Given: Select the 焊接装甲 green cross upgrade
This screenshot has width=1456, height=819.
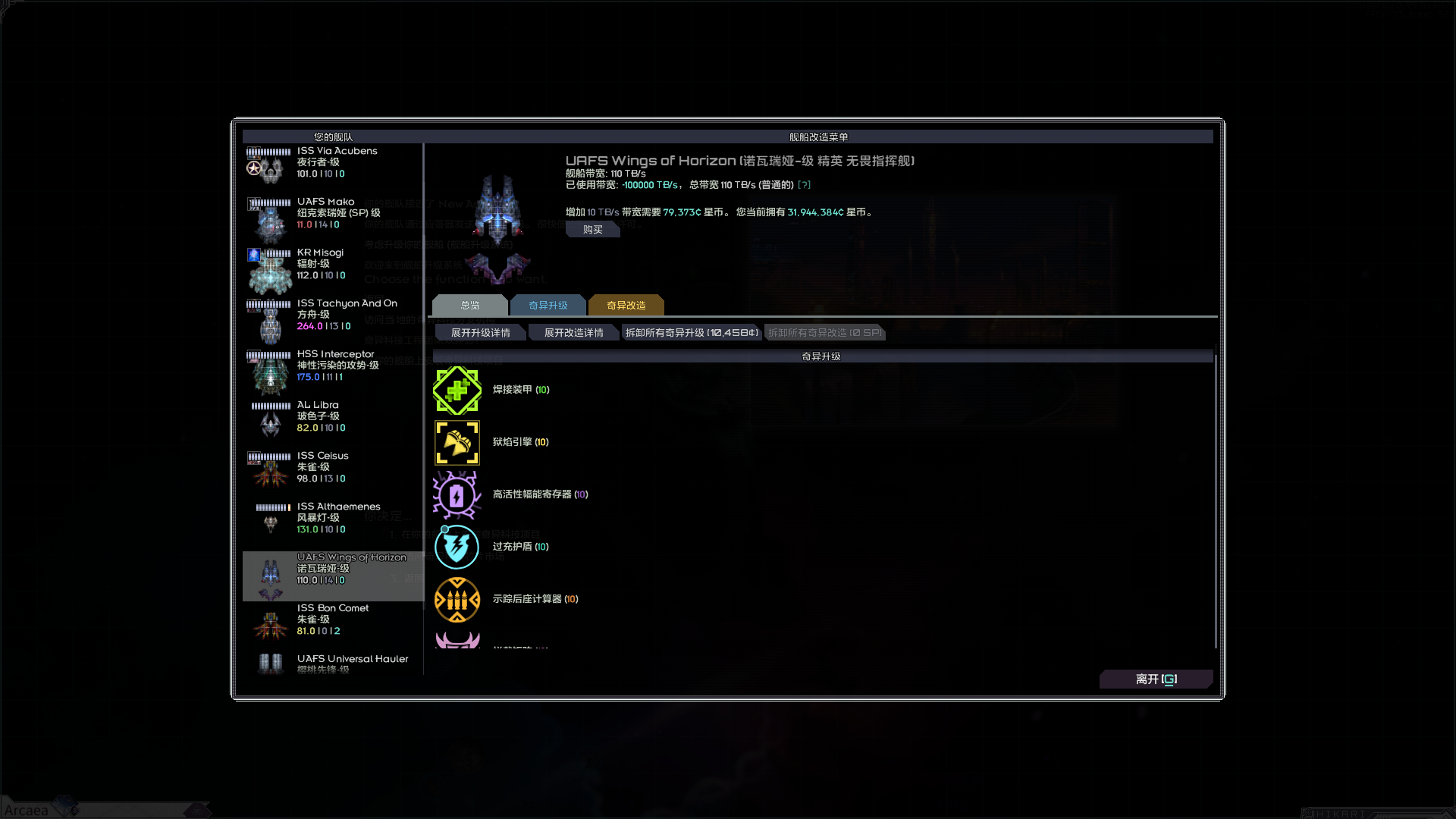Looking at the screenshot, I should coord(457,391).
